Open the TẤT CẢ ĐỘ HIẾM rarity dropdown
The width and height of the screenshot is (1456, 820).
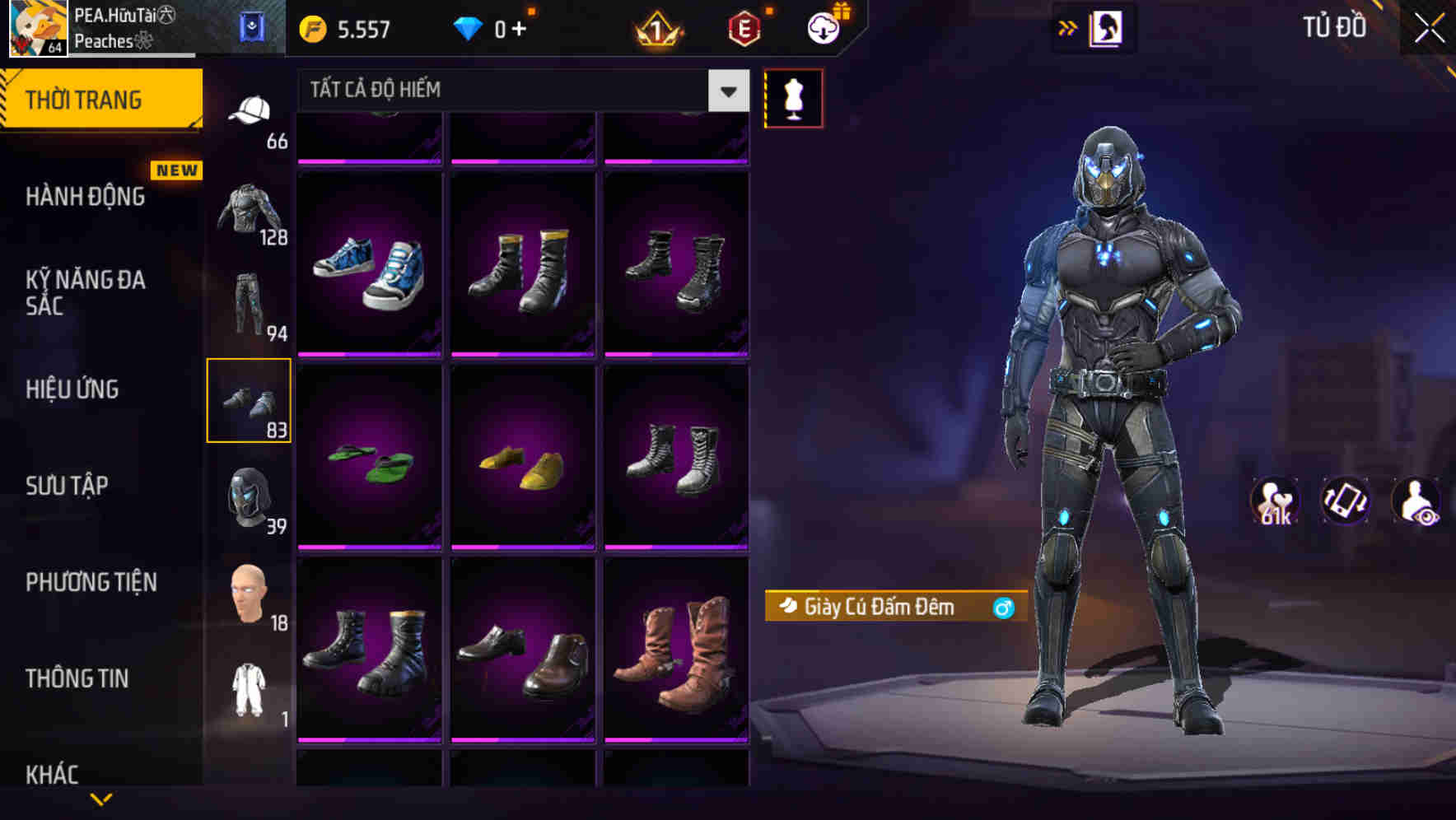[519, 91]
